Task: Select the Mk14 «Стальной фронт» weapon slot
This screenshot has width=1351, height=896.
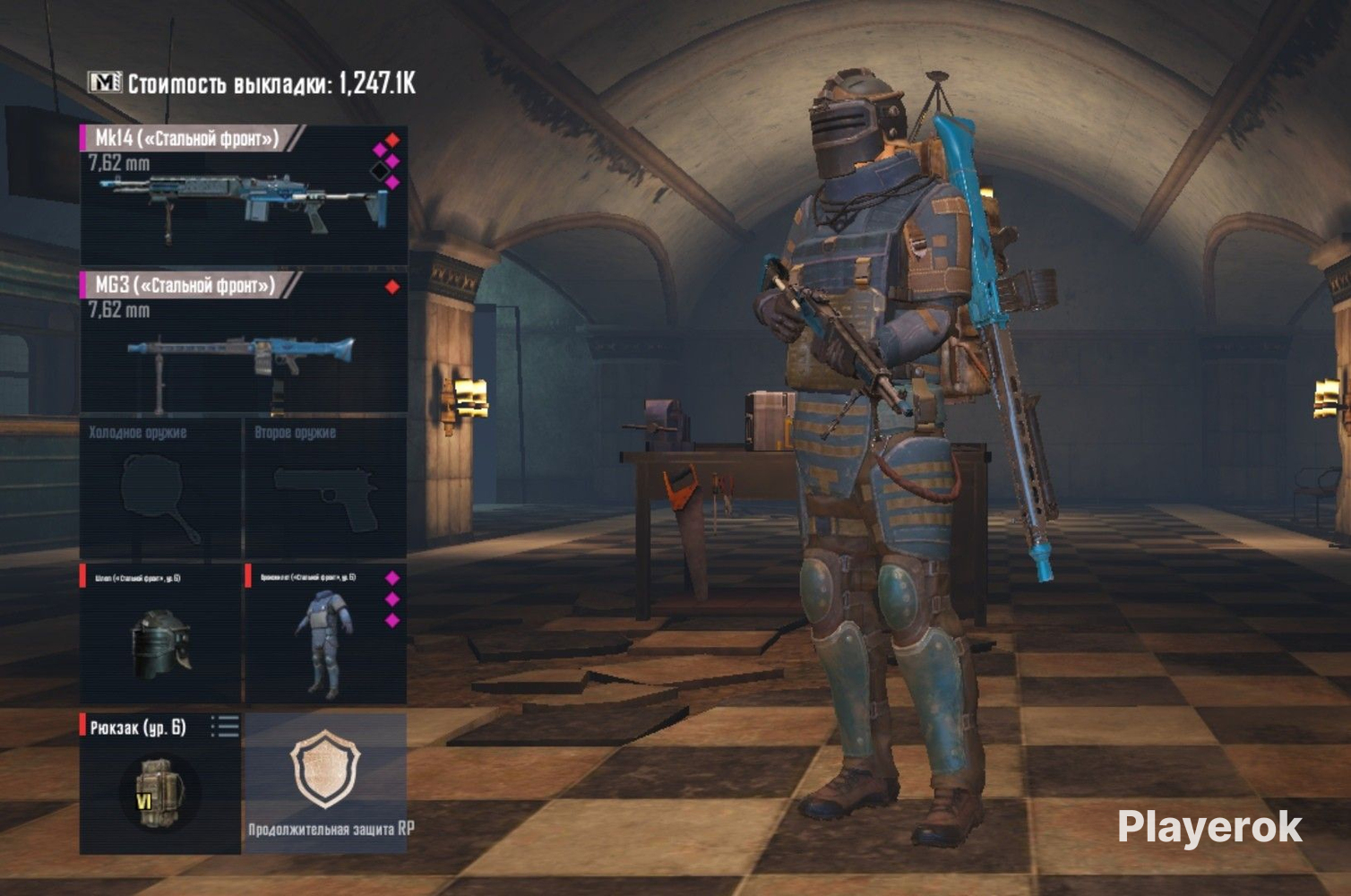Action: coord(244,195)
